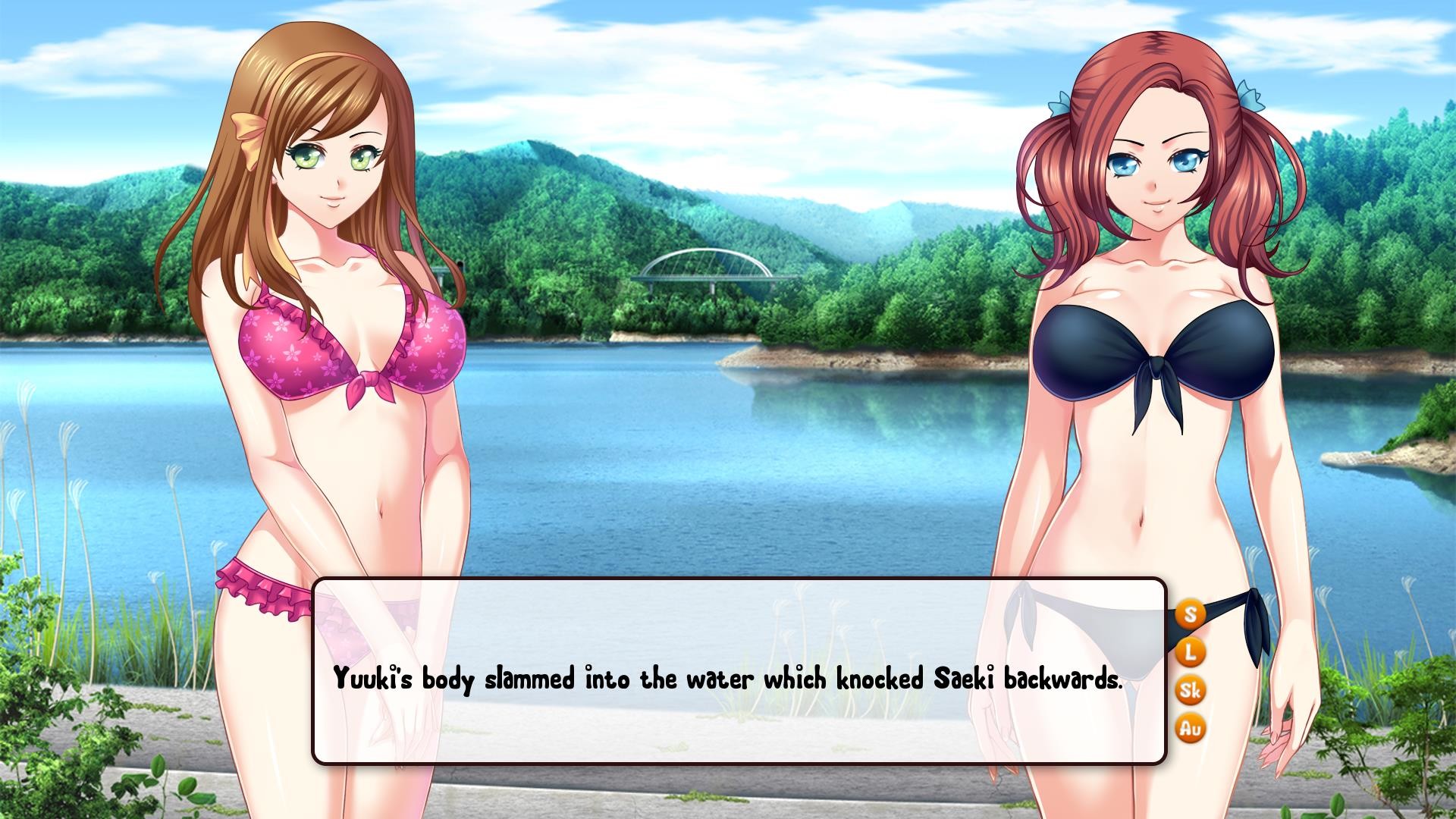Click the orange S save button
The image size is (1456, 819).
[x=1190, y=613]
